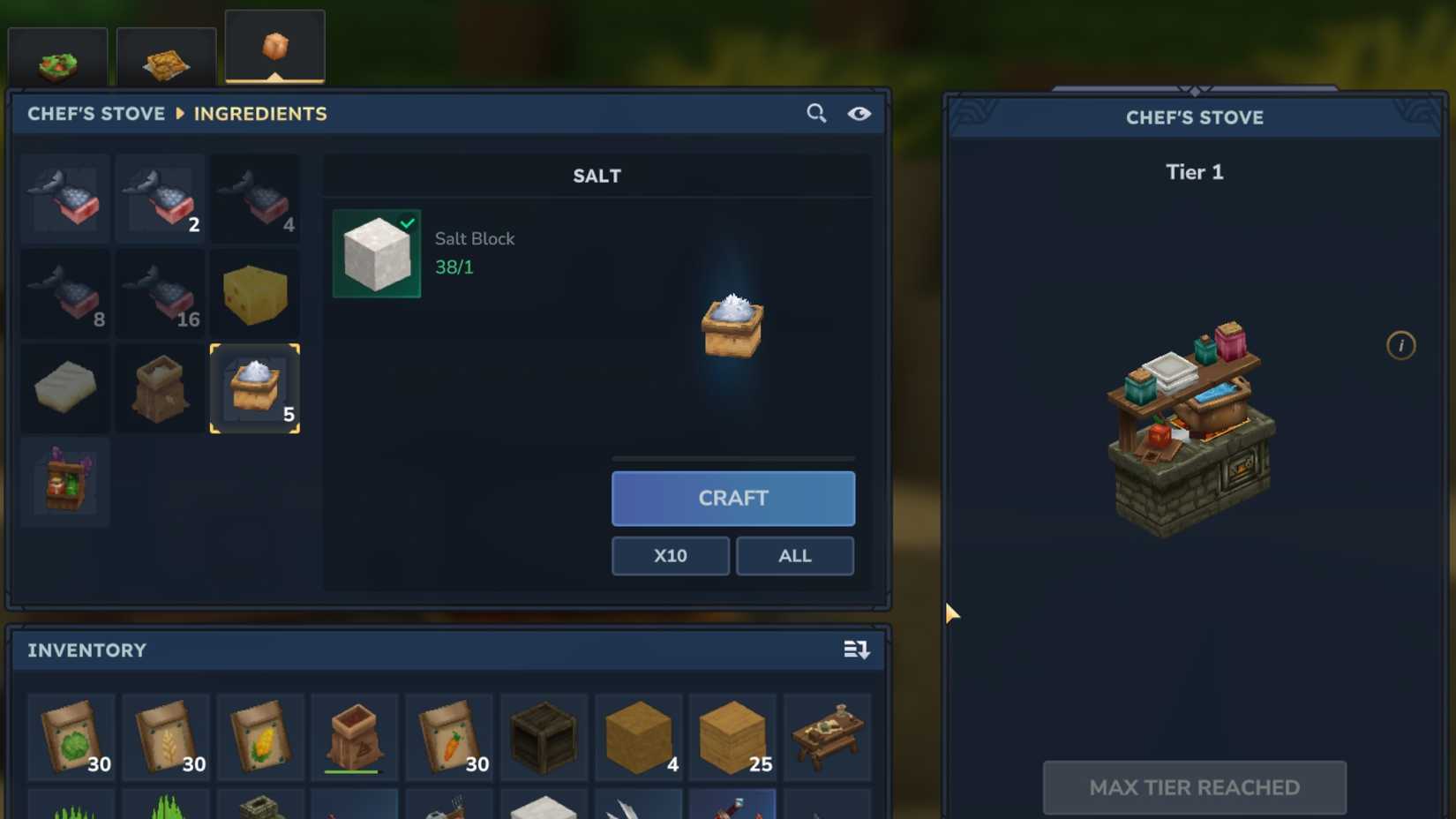Click the info icon beside the Chef's Stove preview
The height and width of the screenshot is (819, 1456).
click(x=1401, y=345)
